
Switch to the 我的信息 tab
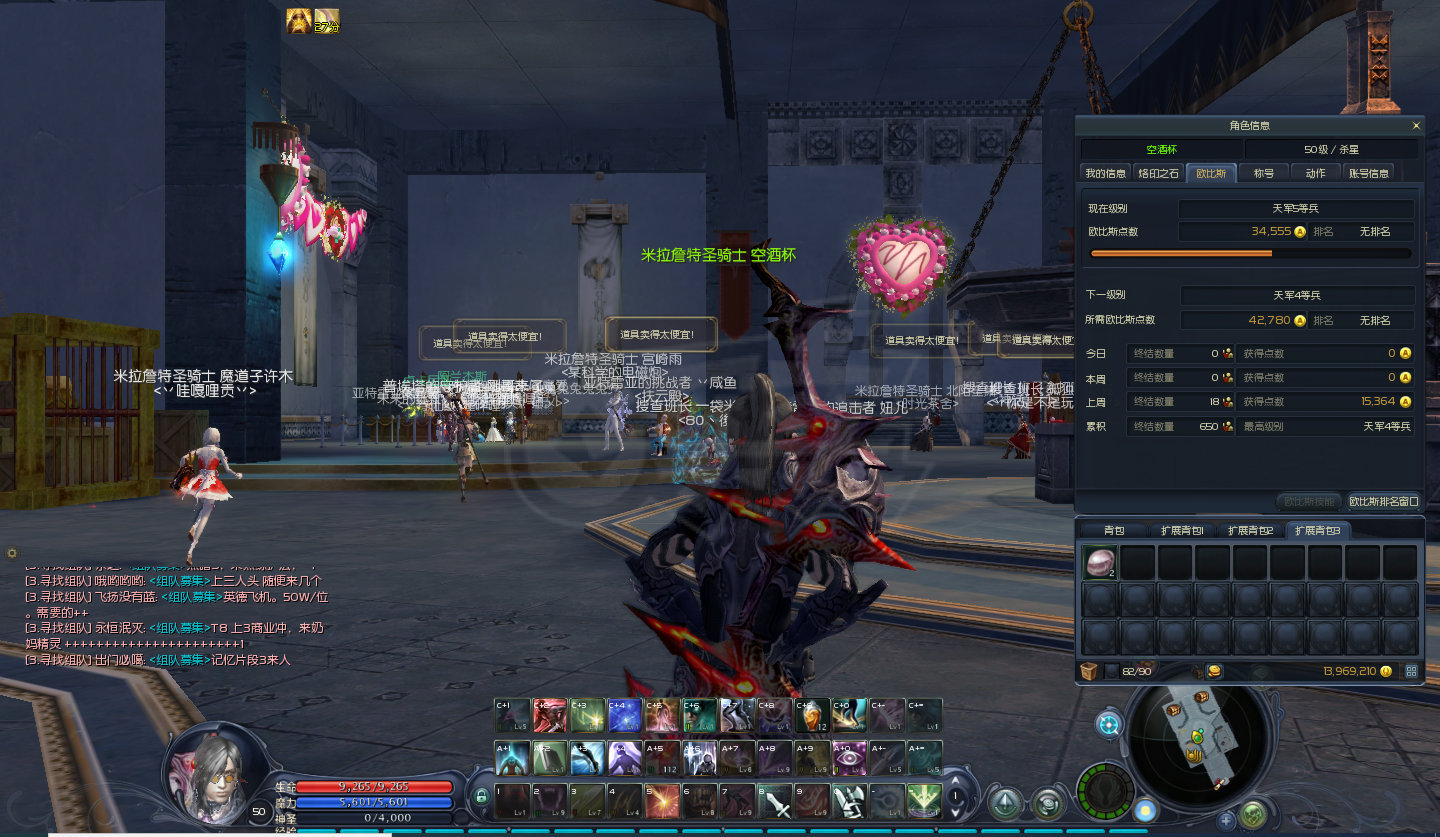1106,173
